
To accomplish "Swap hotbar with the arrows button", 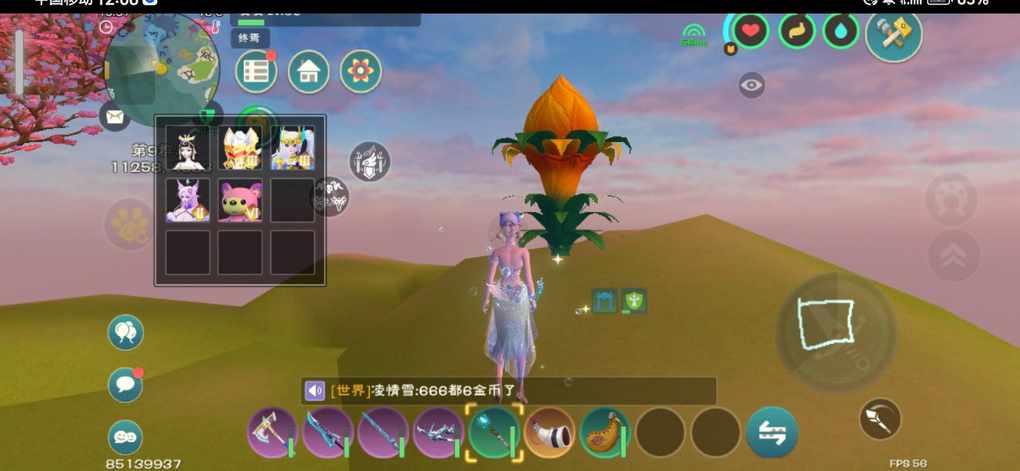I will [772, 432].
